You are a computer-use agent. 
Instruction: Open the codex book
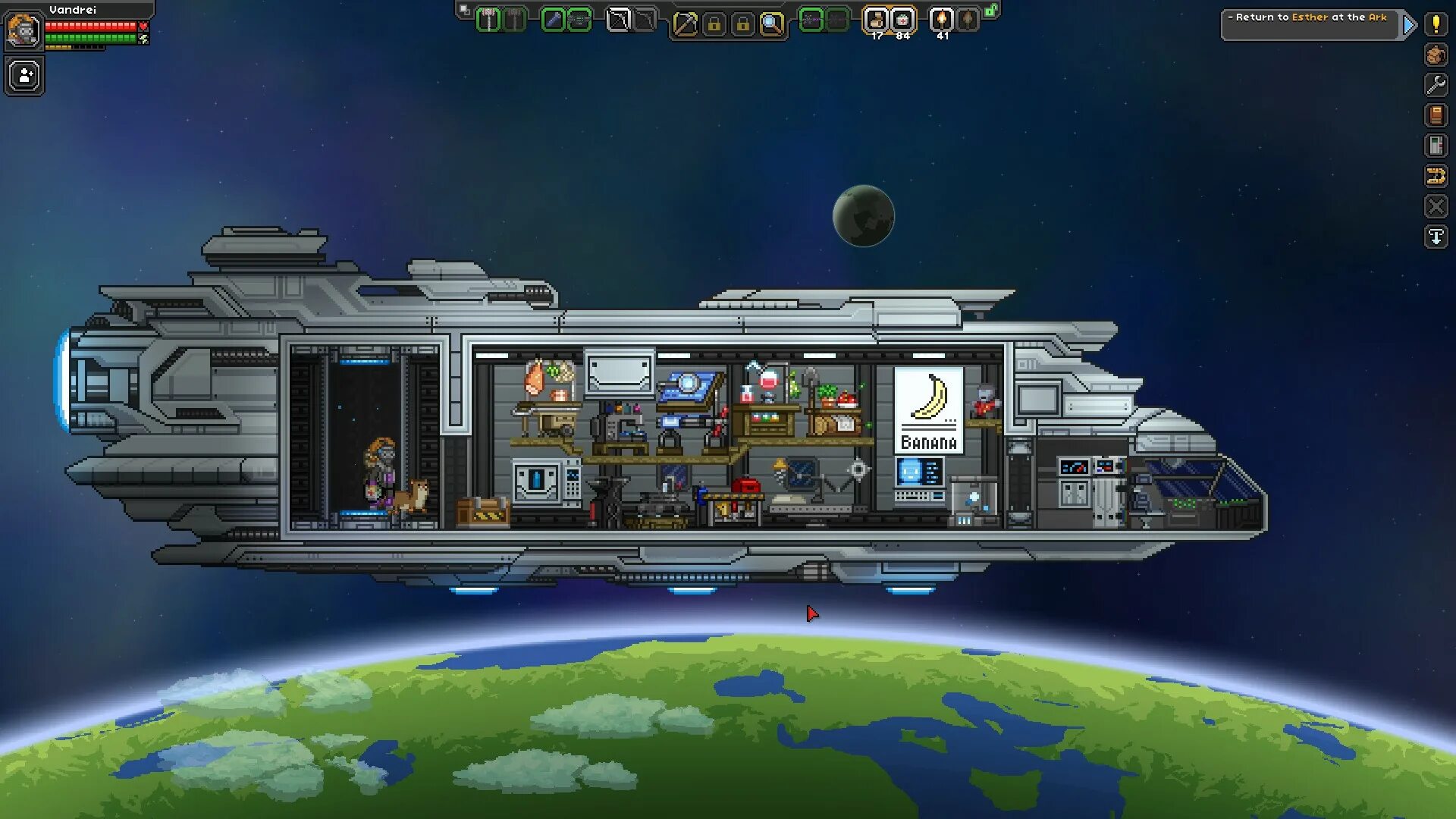click(1436, 115)
